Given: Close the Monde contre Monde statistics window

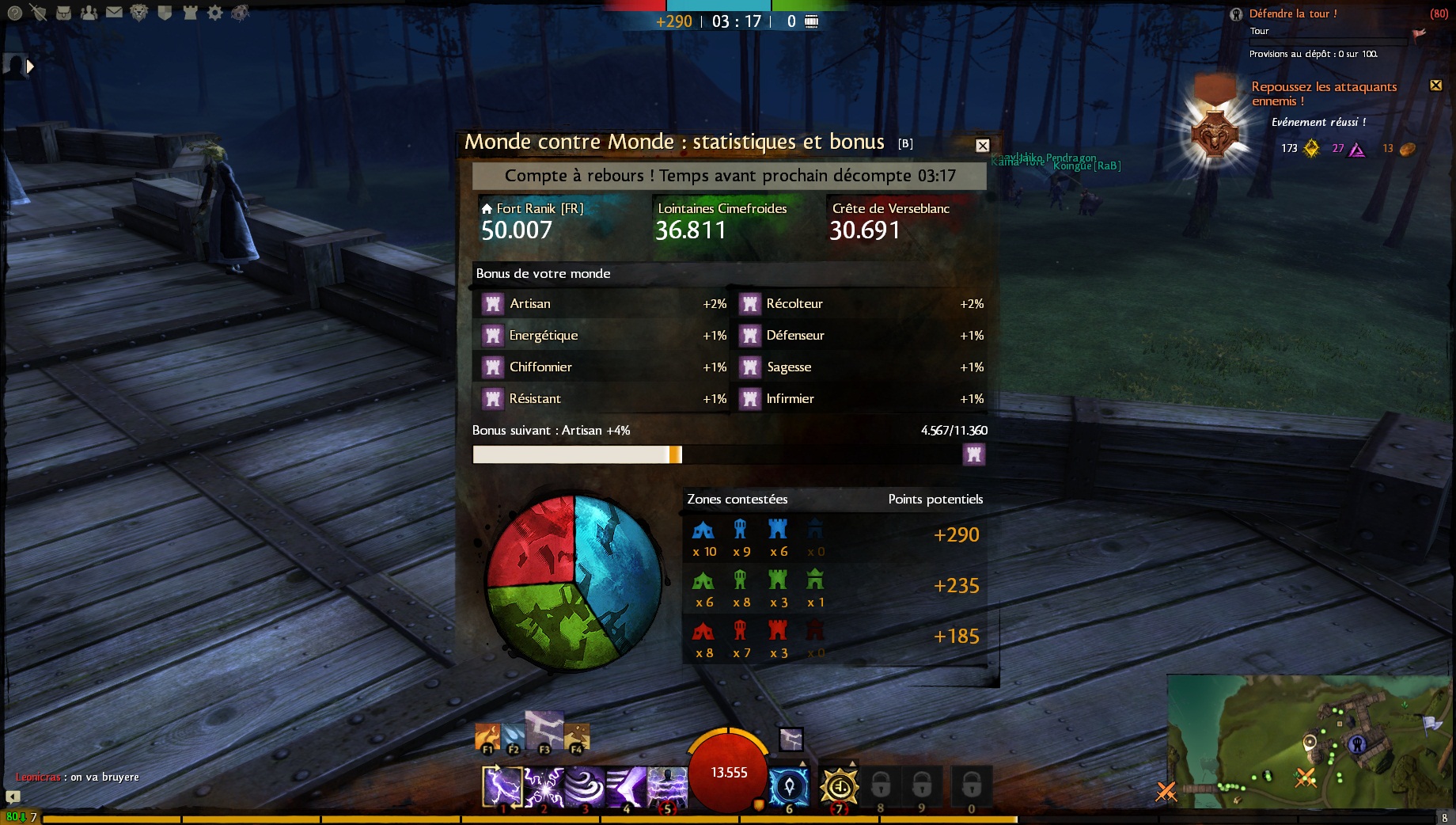Looking at the screenshot, I should click(982, 146).
